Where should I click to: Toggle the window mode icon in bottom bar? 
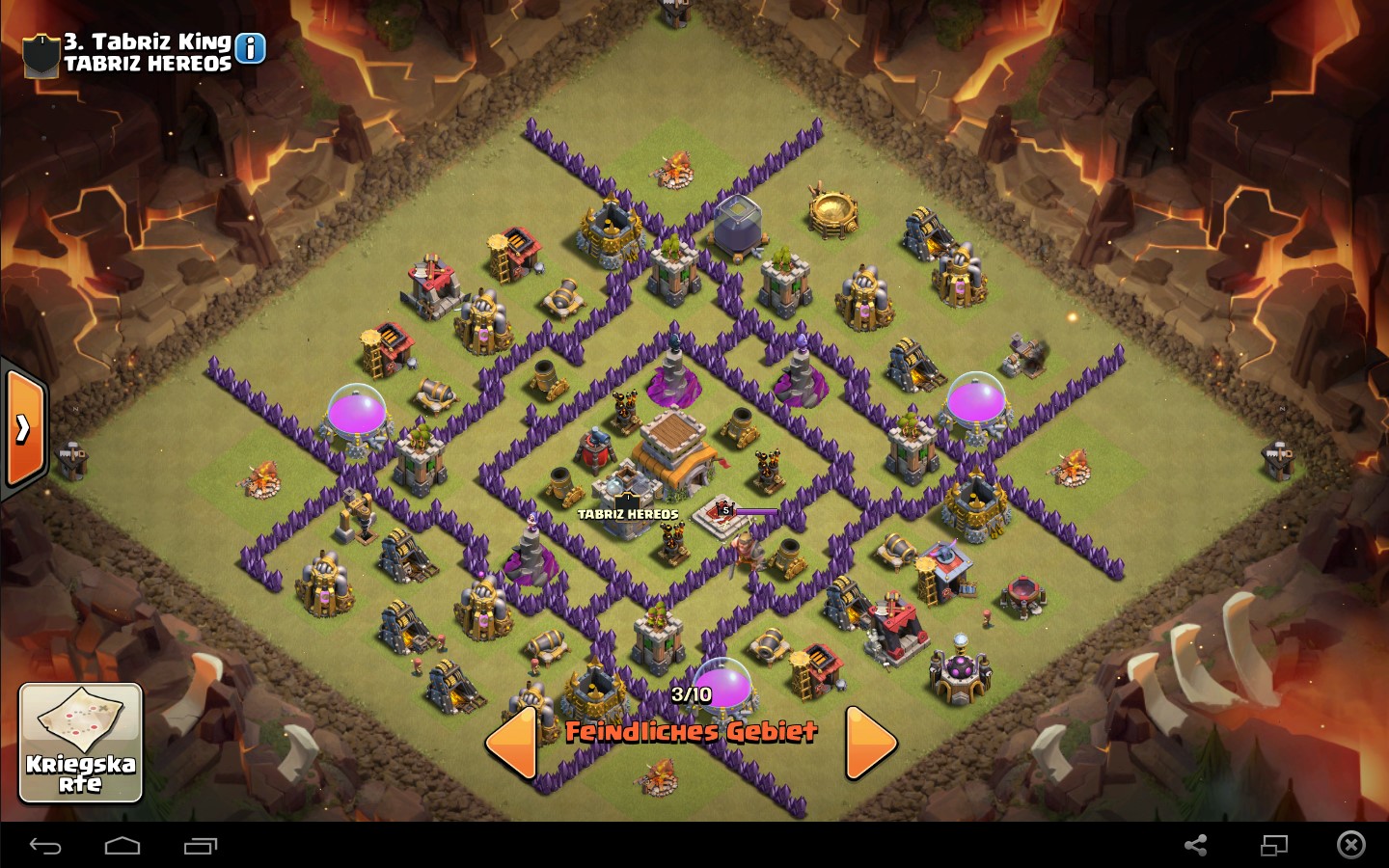pos(1274,846)
